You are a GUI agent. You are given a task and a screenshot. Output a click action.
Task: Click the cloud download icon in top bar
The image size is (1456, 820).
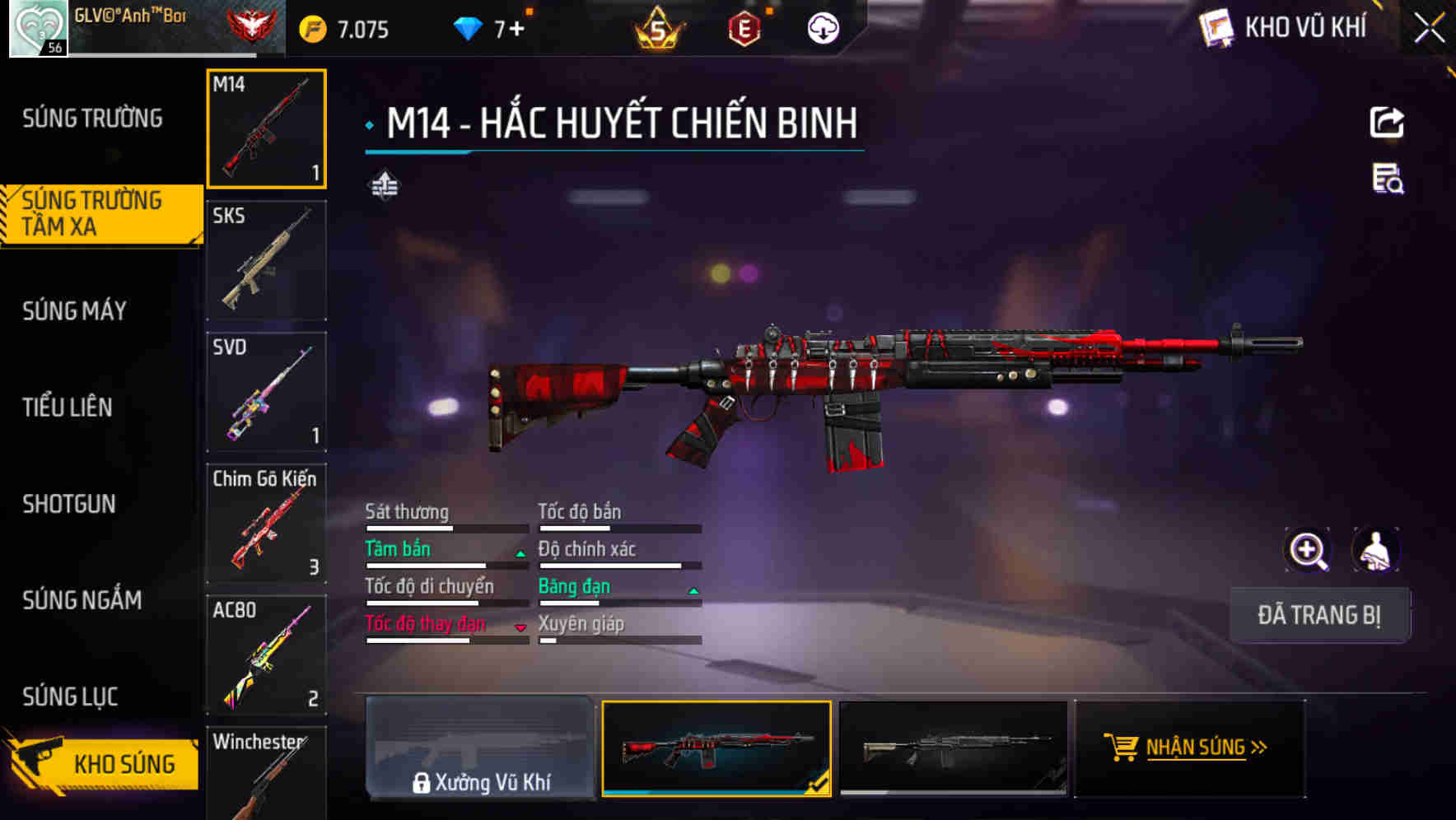pos(823,27)
